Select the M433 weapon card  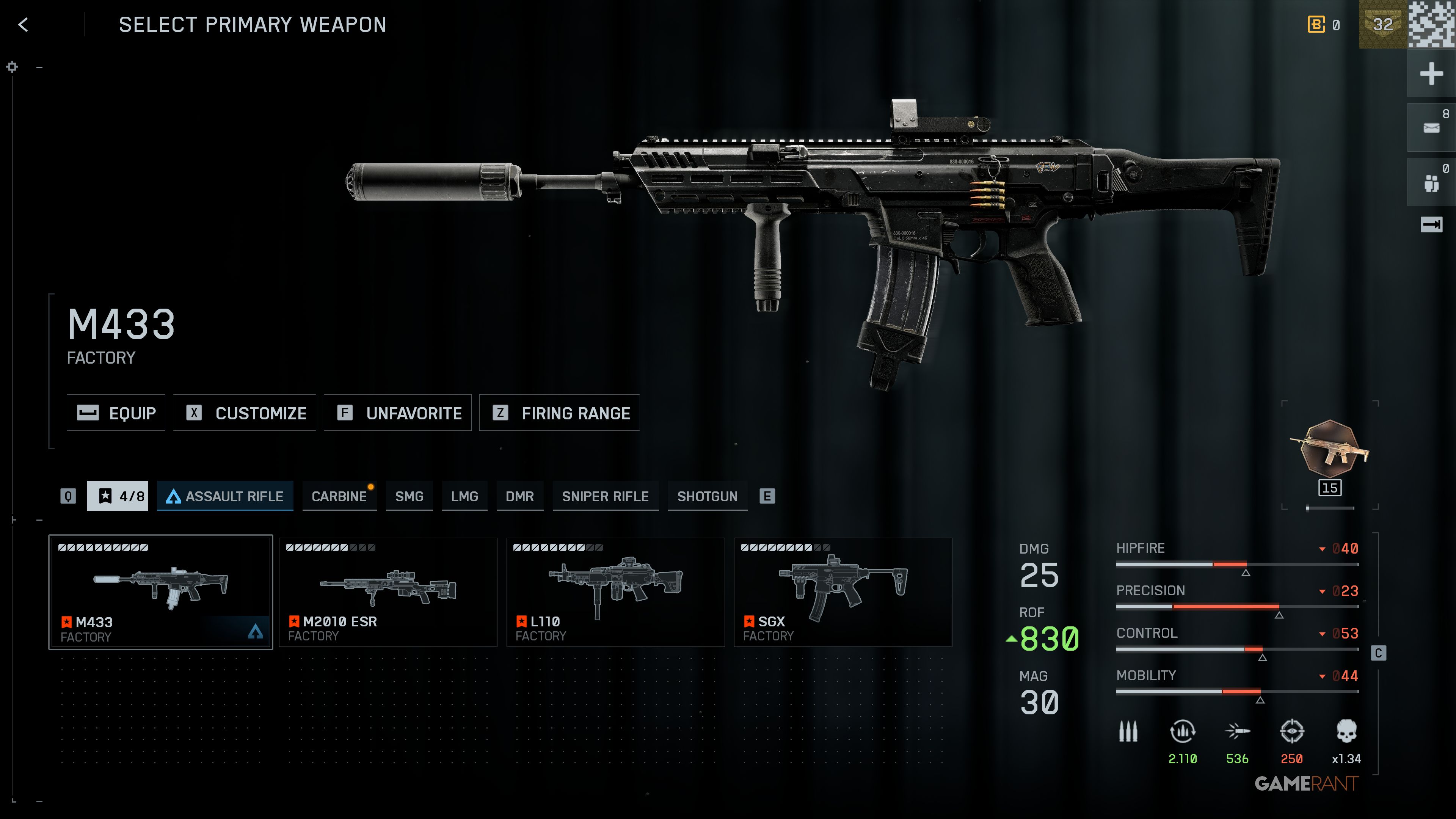(x=160, y=592)
